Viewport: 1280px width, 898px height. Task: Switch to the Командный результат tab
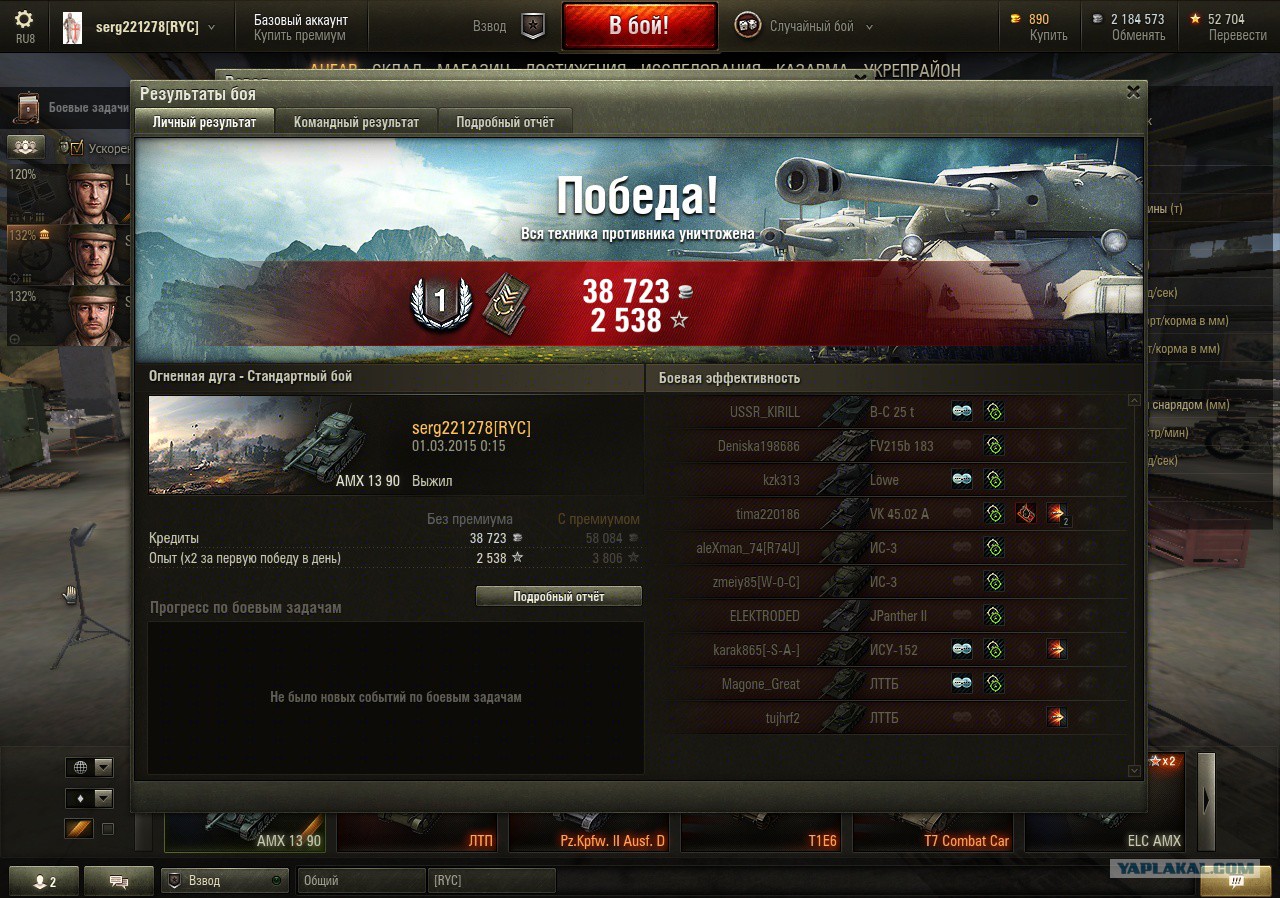[x=356, y=122]
